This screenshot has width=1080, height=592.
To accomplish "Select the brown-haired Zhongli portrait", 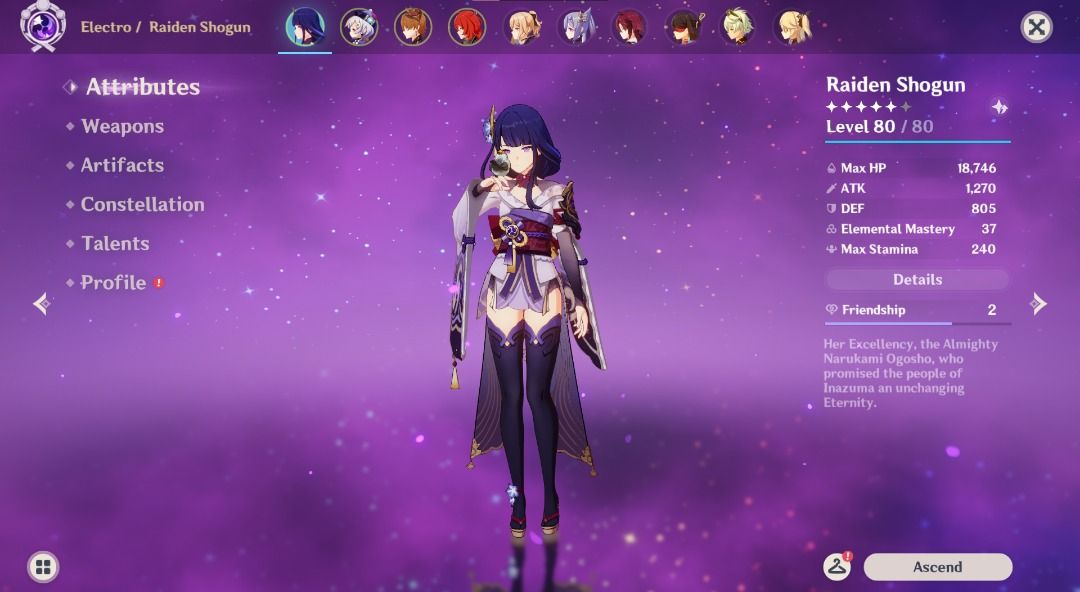I will pyautogui.click(x=412, y=27).
